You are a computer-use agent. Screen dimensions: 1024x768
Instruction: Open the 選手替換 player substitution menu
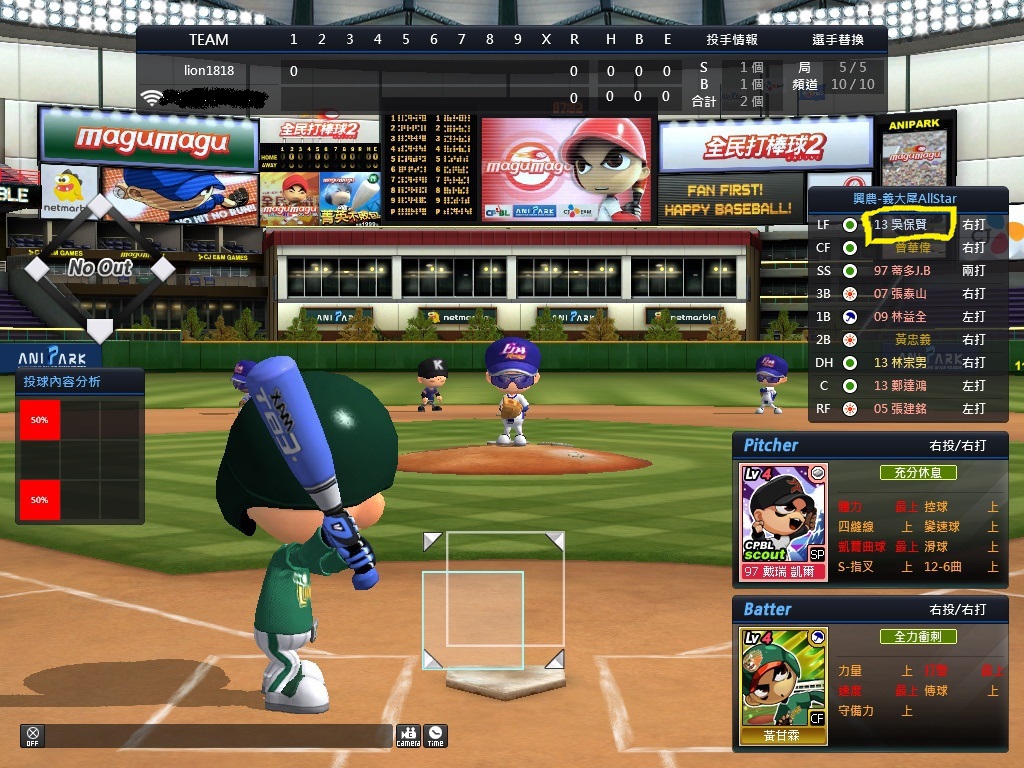837,40
